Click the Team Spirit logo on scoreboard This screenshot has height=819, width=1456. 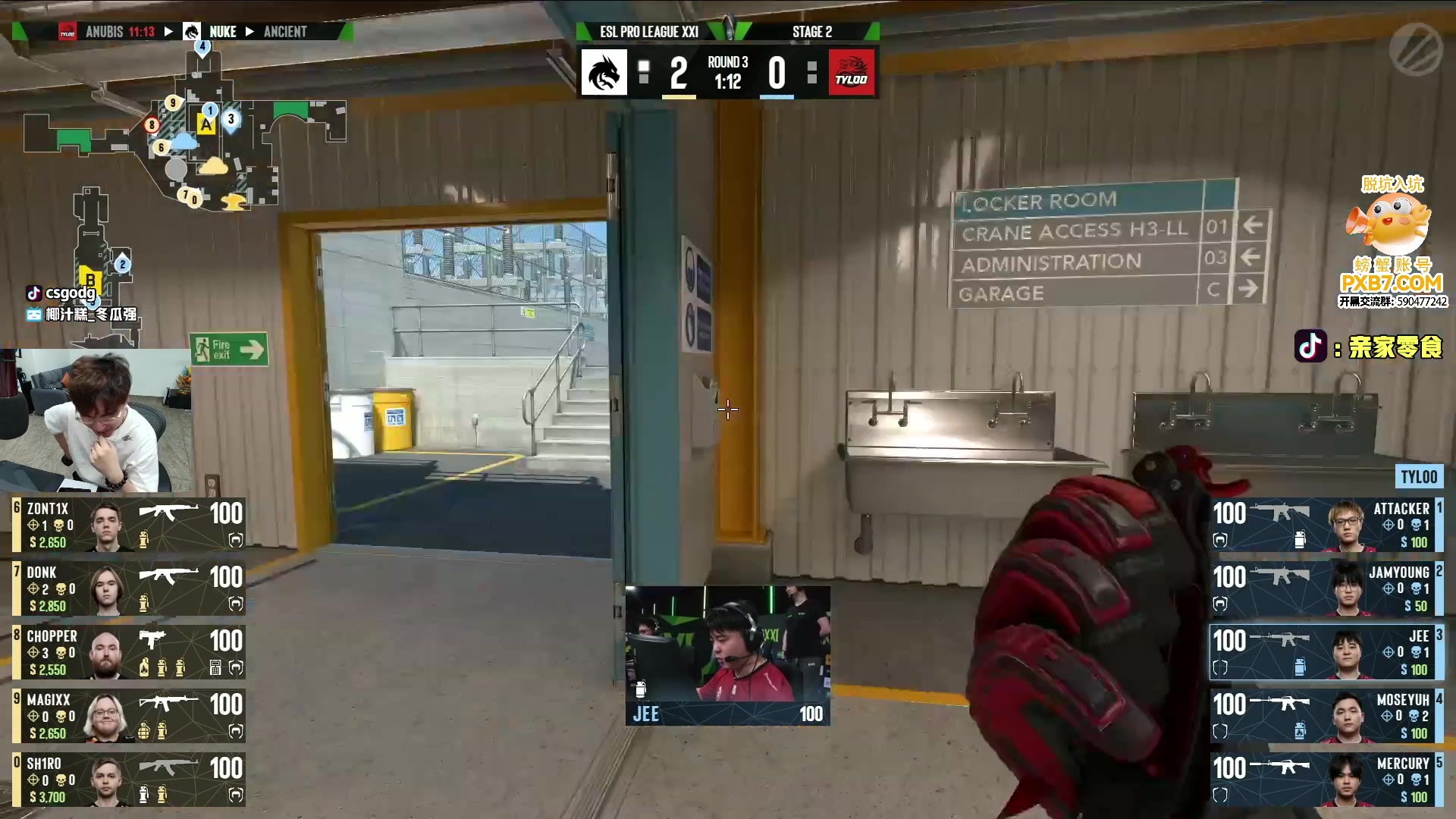604,73
